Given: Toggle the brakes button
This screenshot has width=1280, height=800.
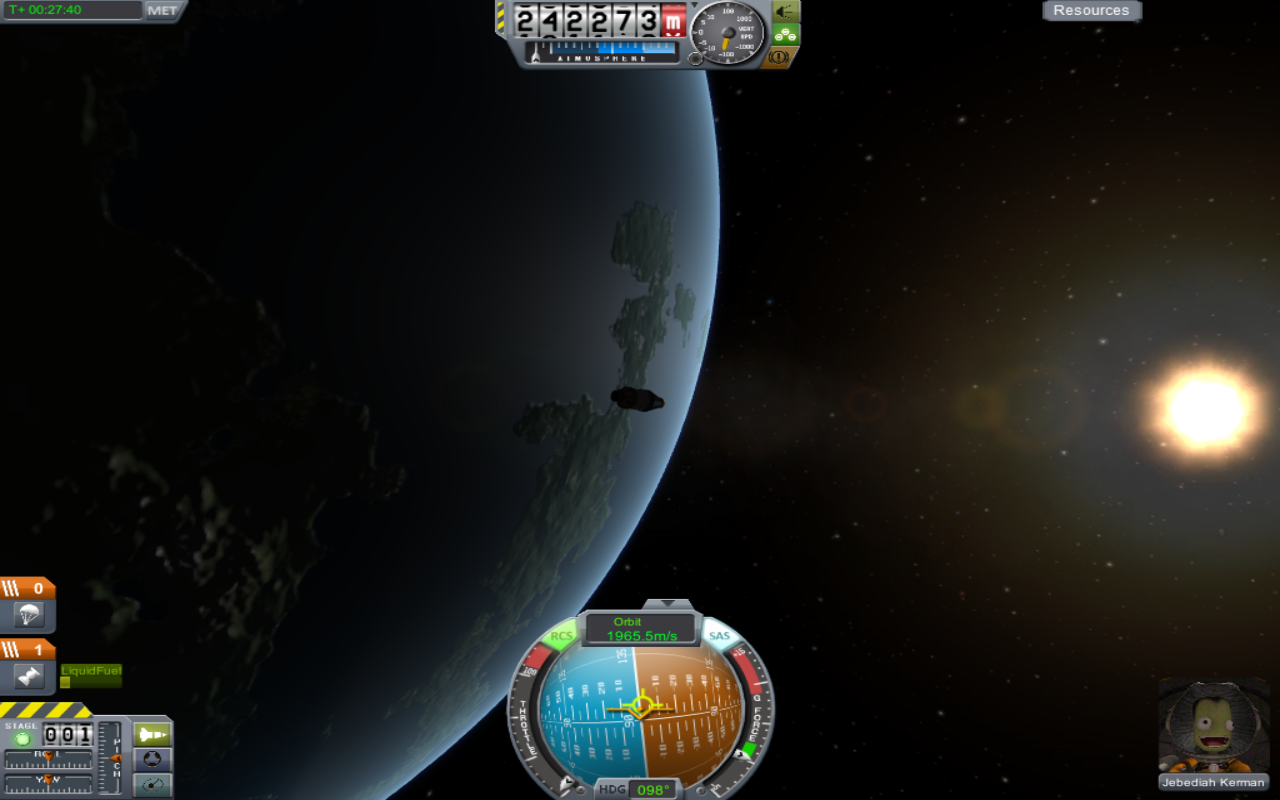Looking at the screenshot, I should 779,58.
